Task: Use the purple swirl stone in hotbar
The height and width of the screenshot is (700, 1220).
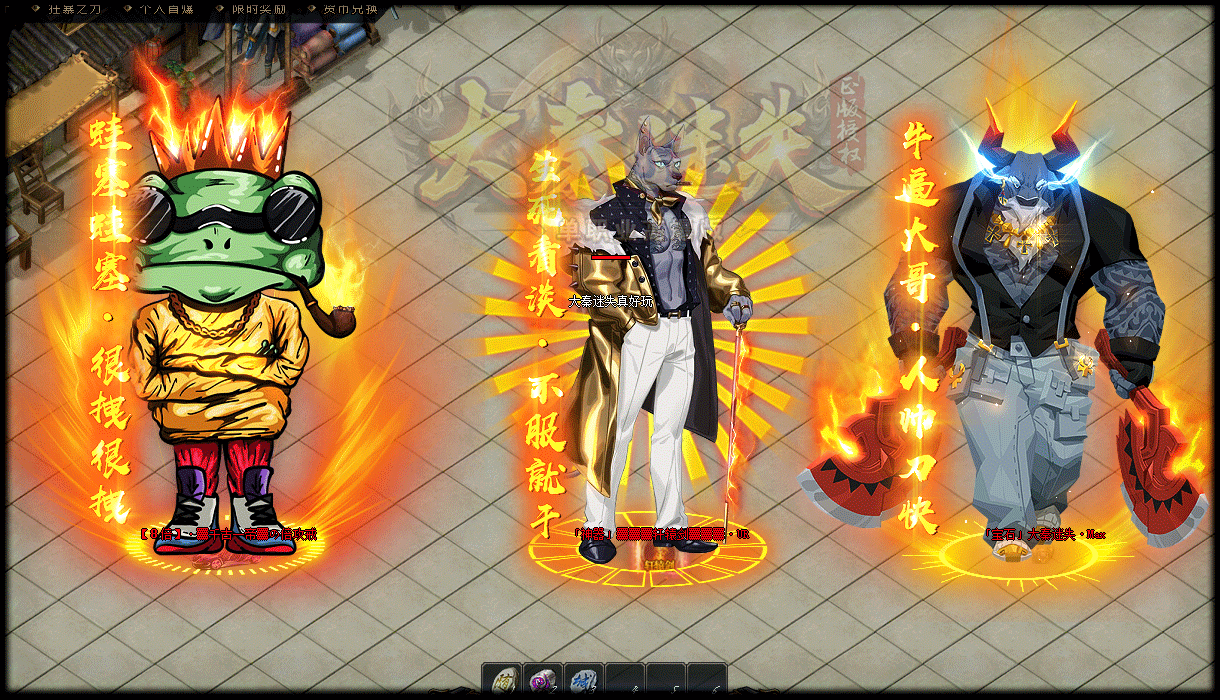Action: click(x=543, y=681)
